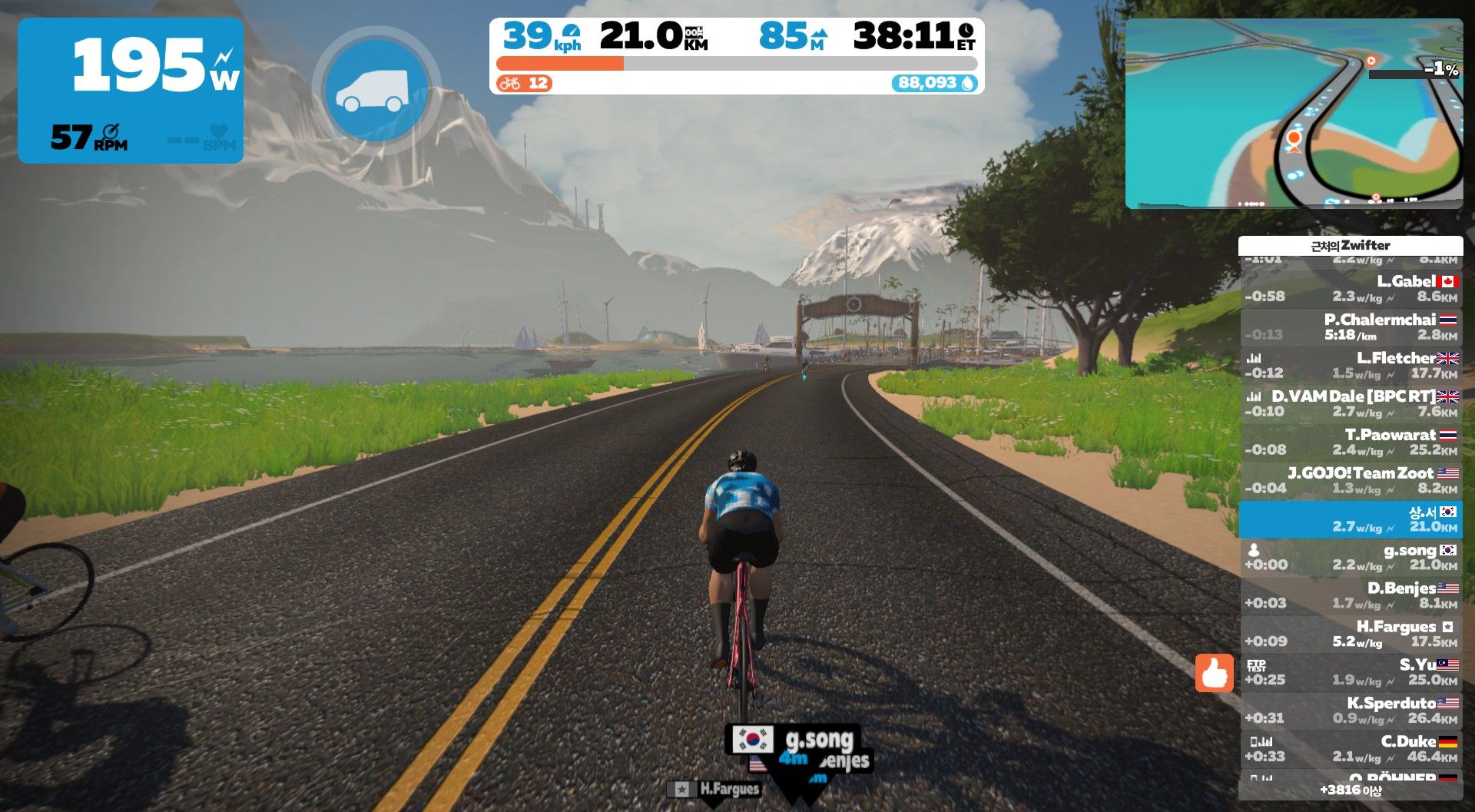Click the highlighted blue own-rider row

(x=1351, y=519)
